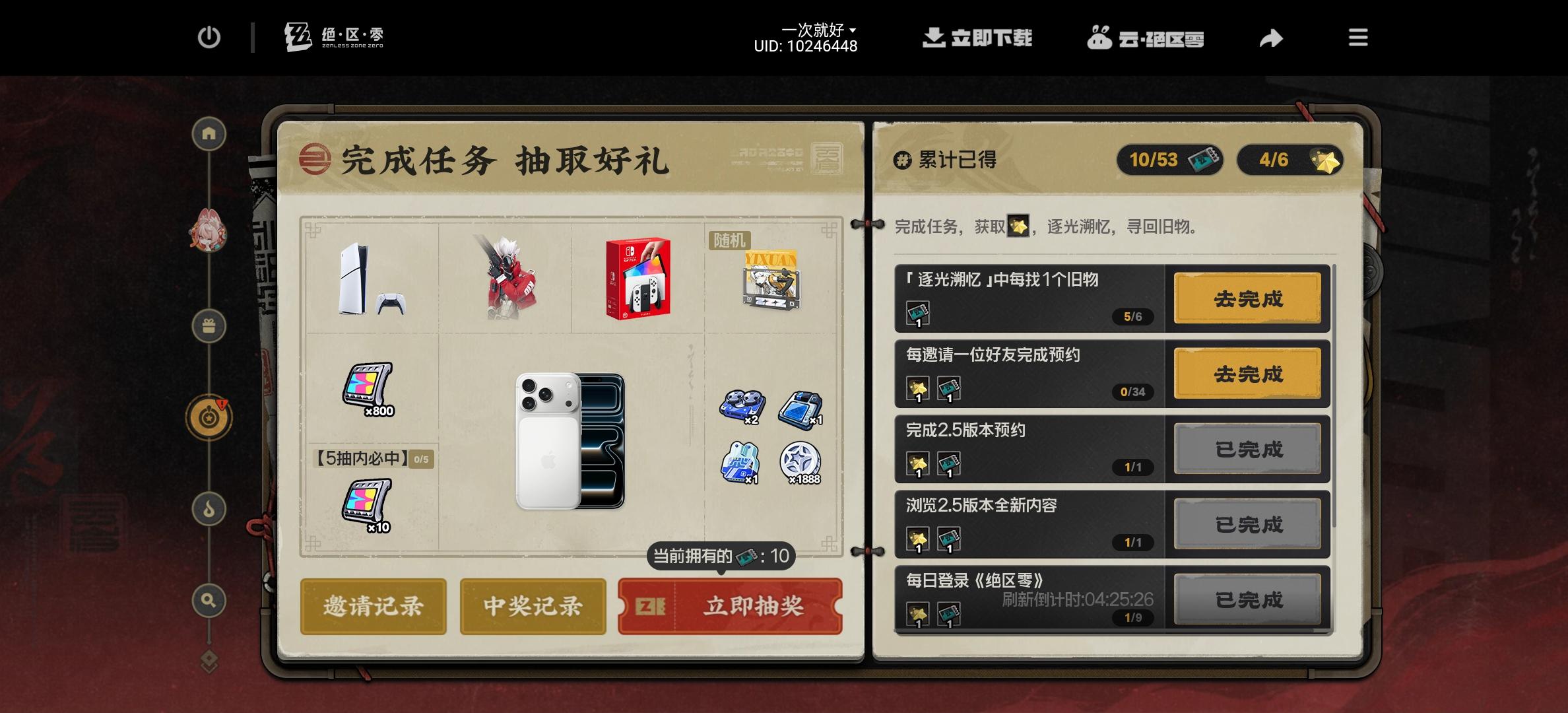Click the download icon beside 立即下载

click(x=934, y=38)
